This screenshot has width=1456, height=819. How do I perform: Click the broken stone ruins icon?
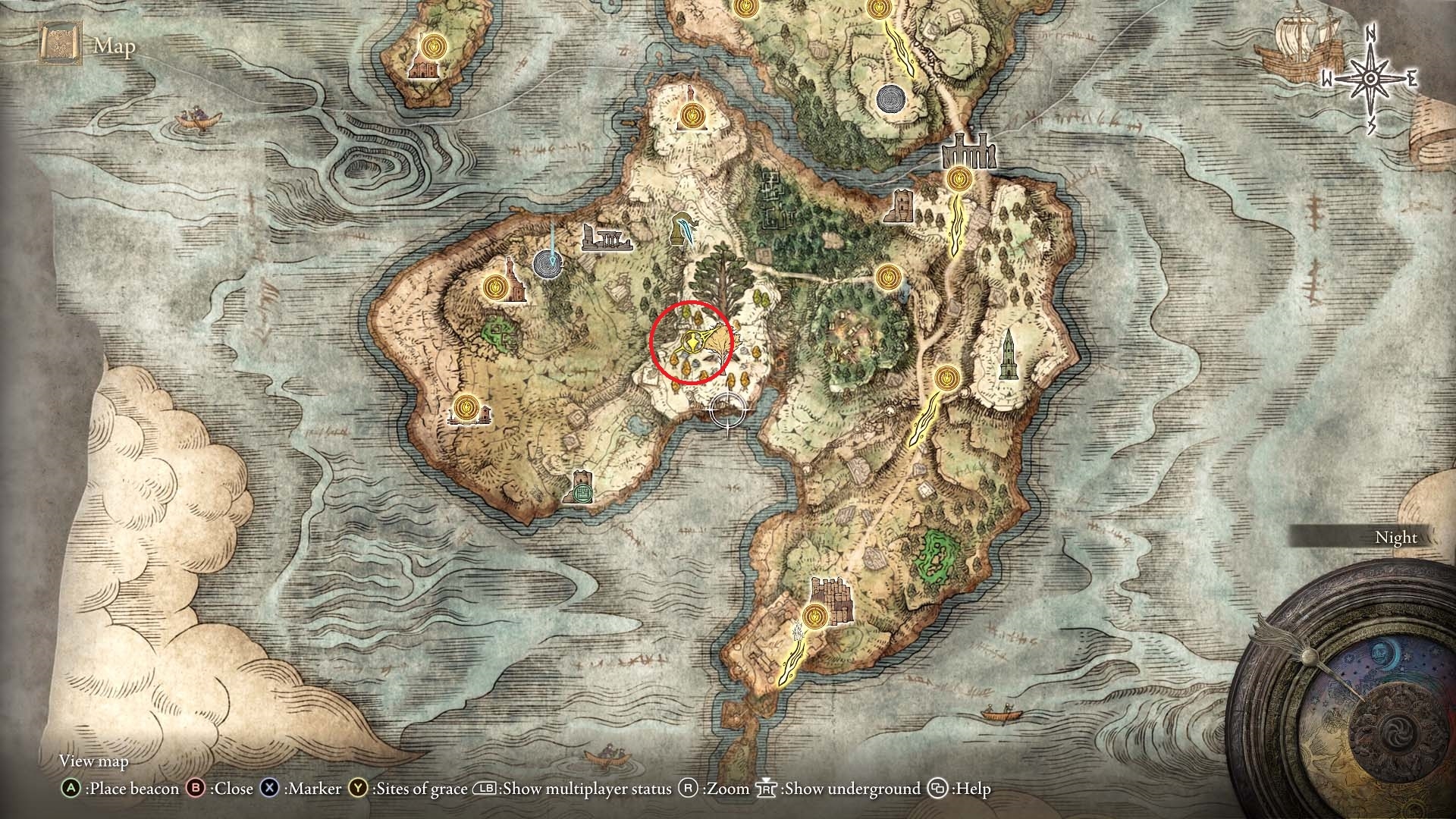[606, 237]
